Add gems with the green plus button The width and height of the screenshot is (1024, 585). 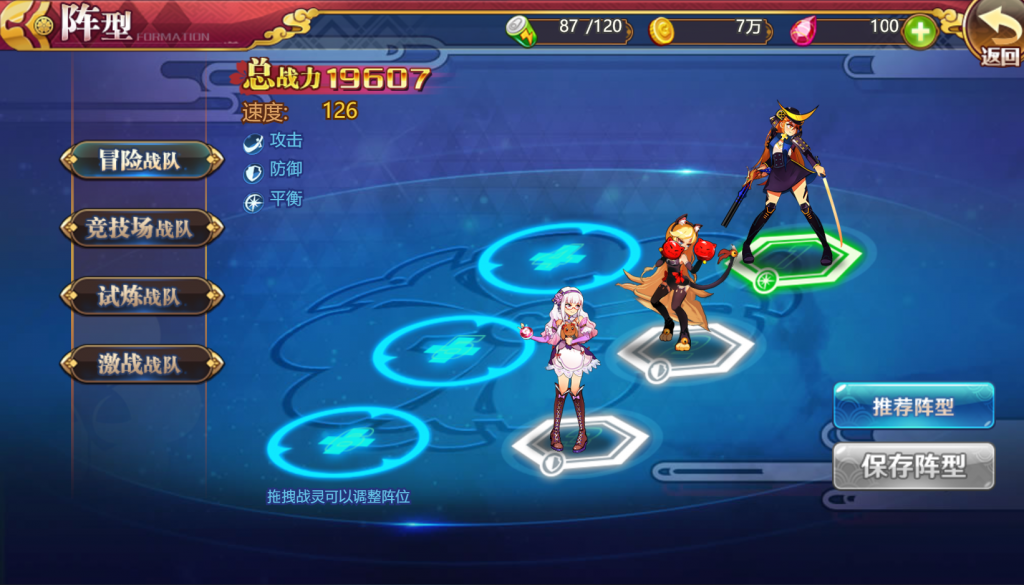920,32
